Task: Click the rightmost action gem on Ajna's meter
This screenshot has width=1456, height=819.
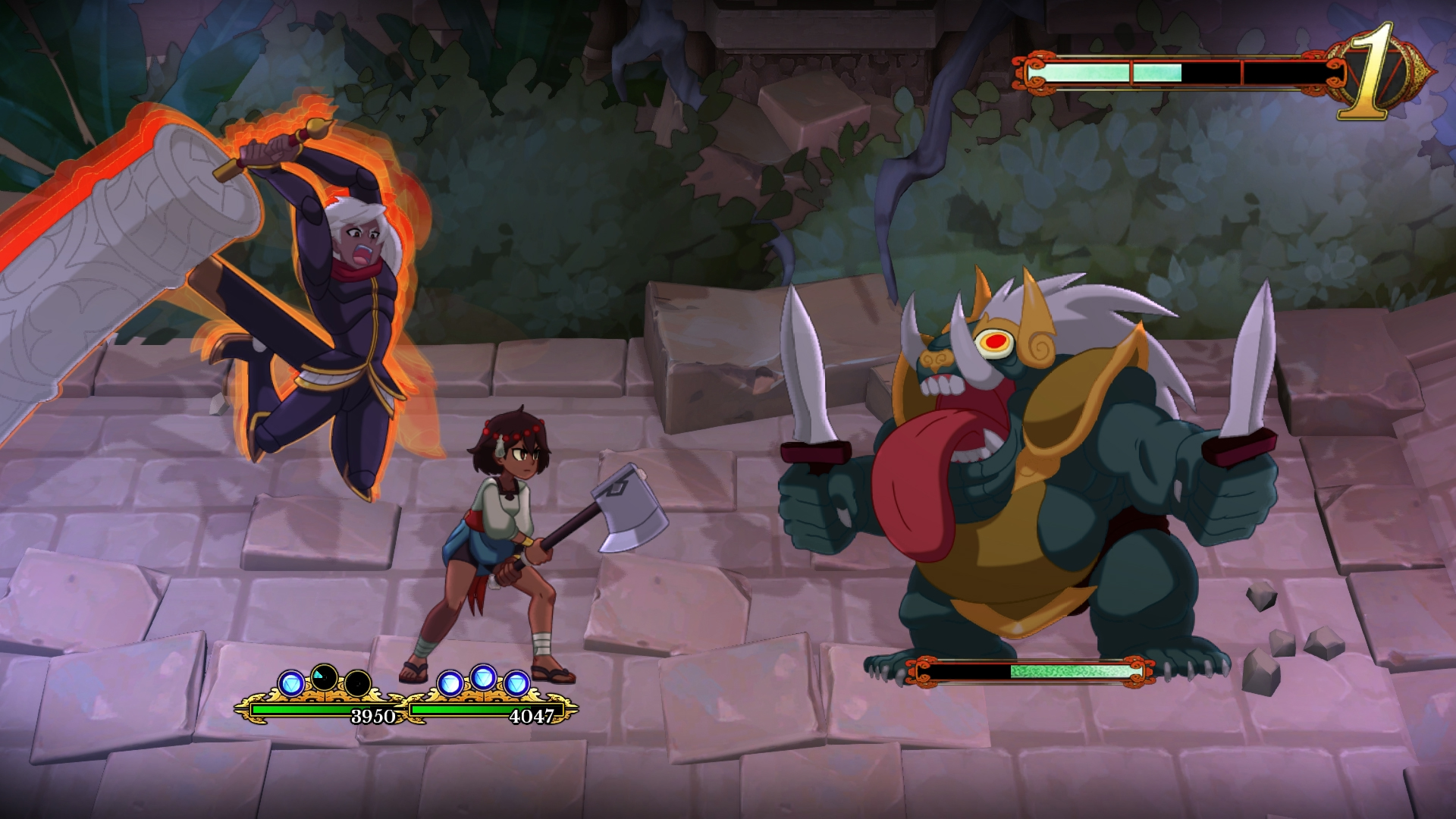Action: click(x=517, y=681)
